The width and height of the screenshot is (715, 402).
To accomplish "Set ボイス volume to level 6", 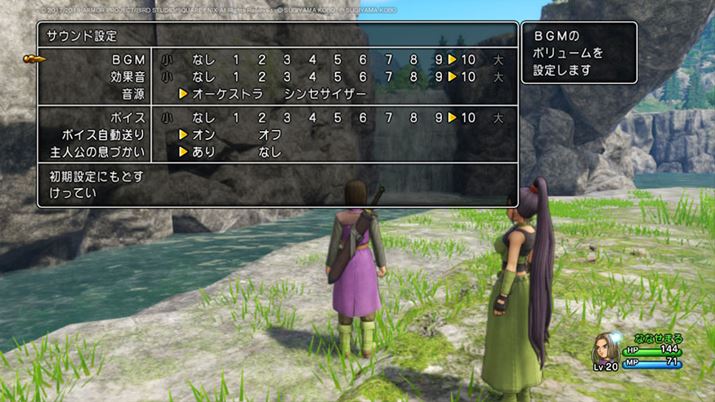I will click(363, 117).
